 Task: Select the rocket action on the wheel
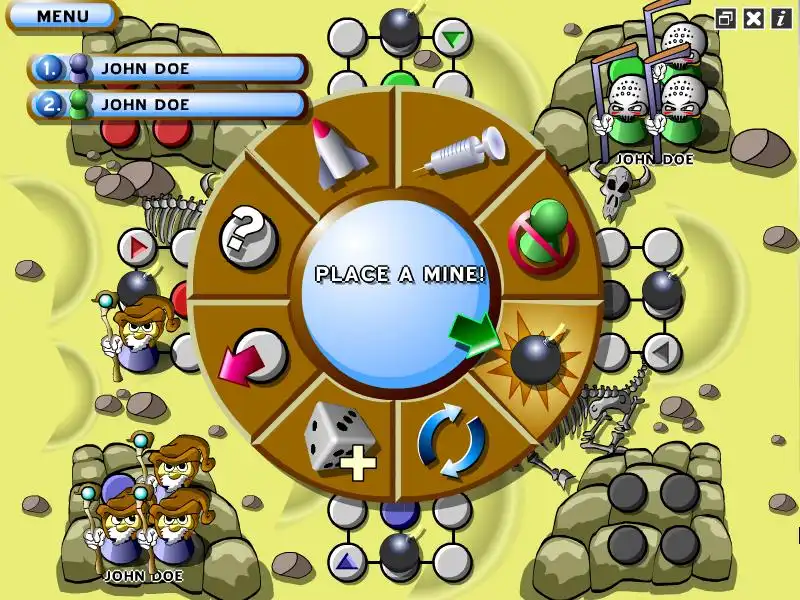click(335, 153)
